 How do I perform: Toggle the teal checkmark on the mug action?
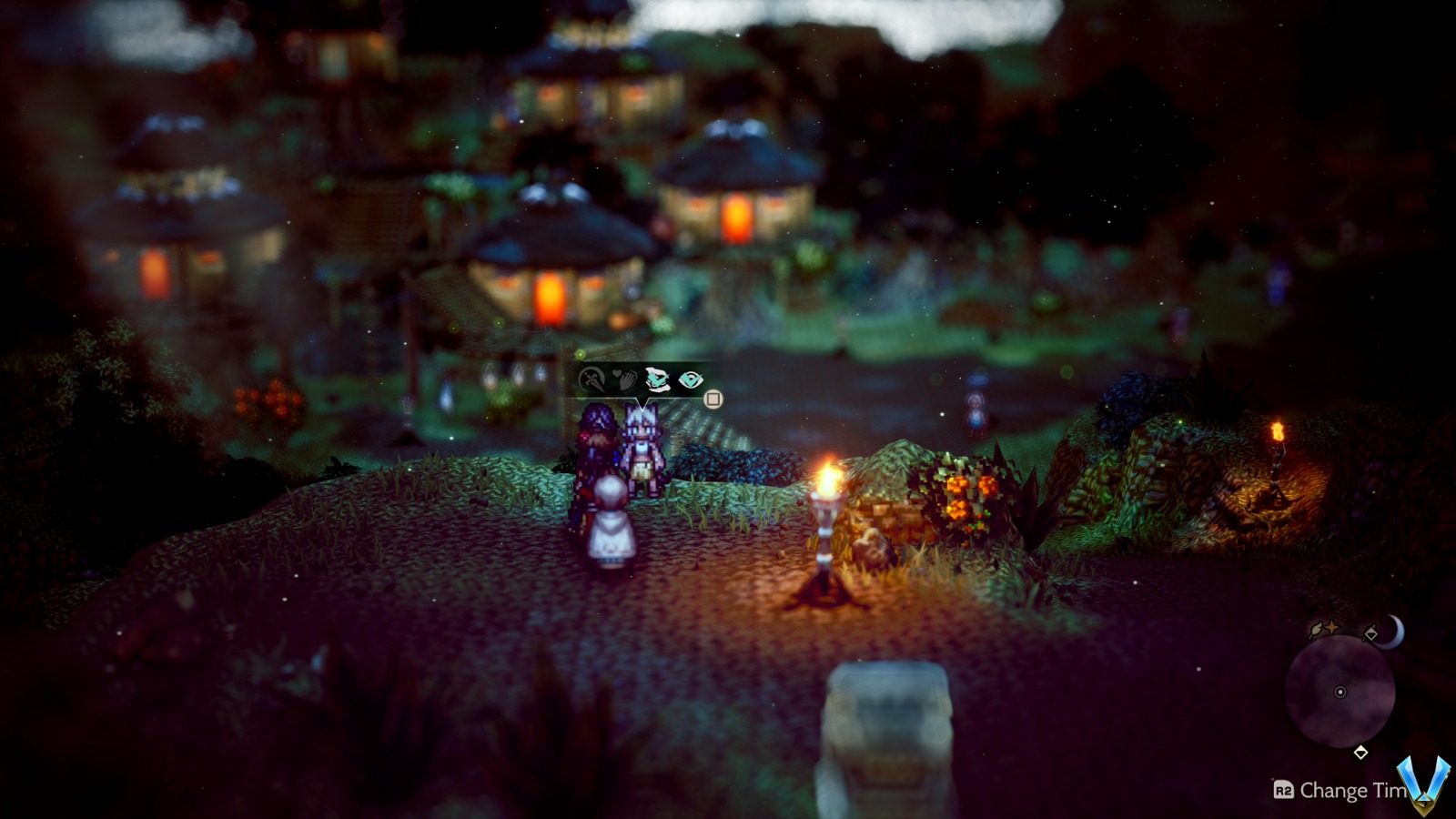click(658, 380)
